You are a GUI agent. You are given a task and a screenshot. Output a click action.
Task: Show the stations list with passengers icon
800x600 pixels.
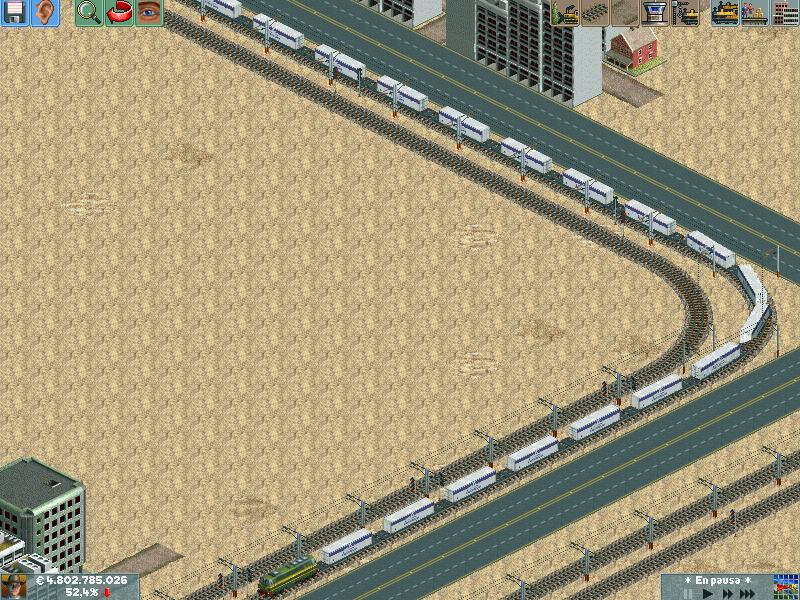[x=755, y=12]
